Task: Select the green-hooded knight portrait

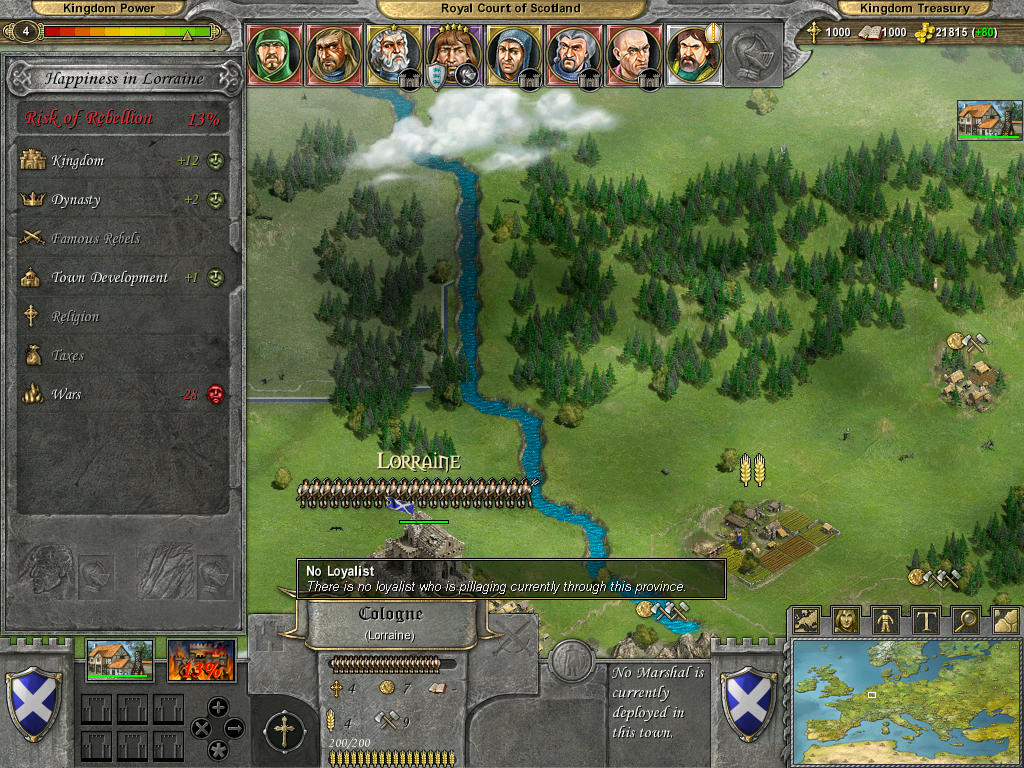Action: coord(274,54)
